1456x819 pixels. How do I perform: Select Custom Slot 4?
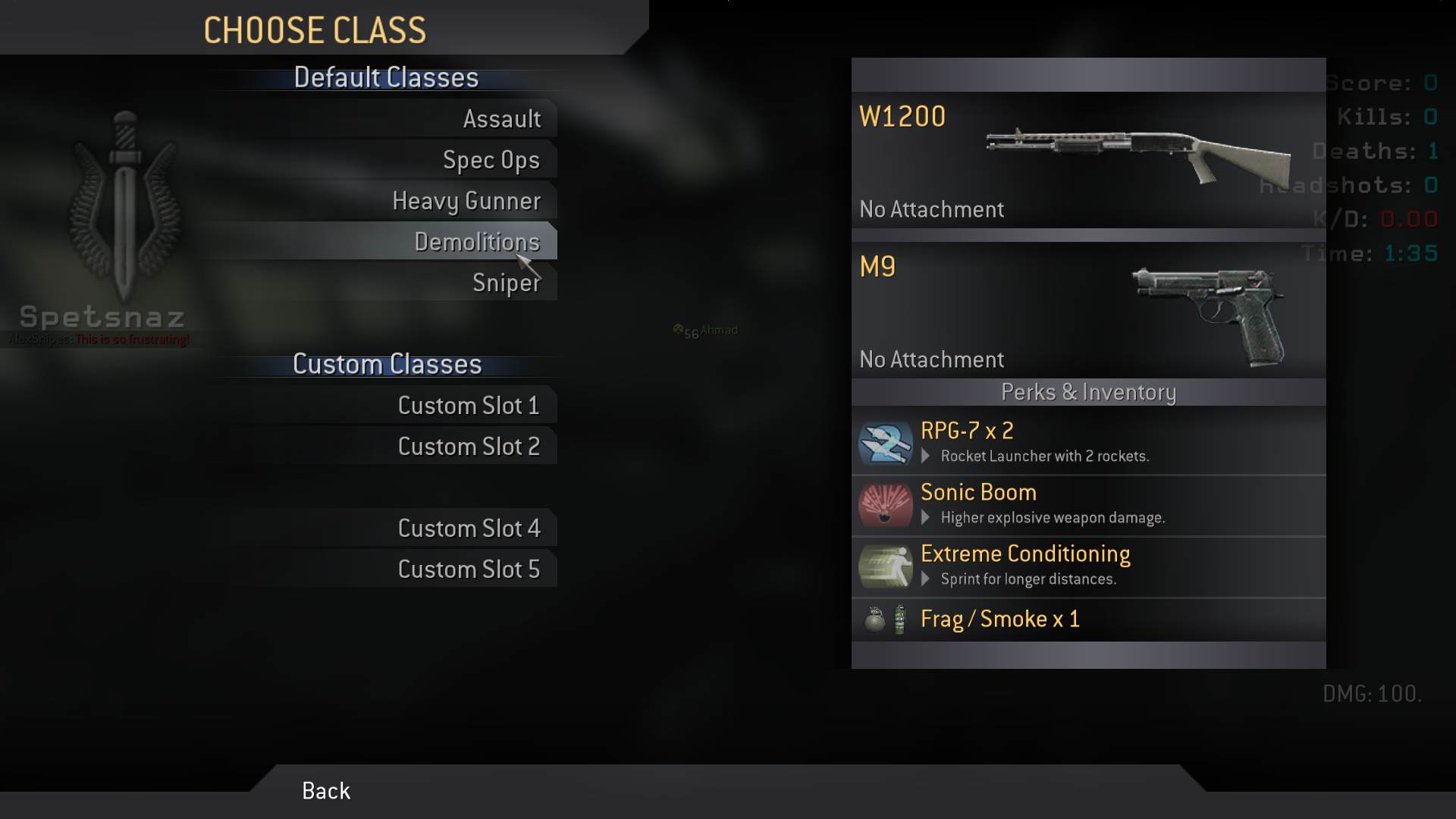click(x=469, y=529)
